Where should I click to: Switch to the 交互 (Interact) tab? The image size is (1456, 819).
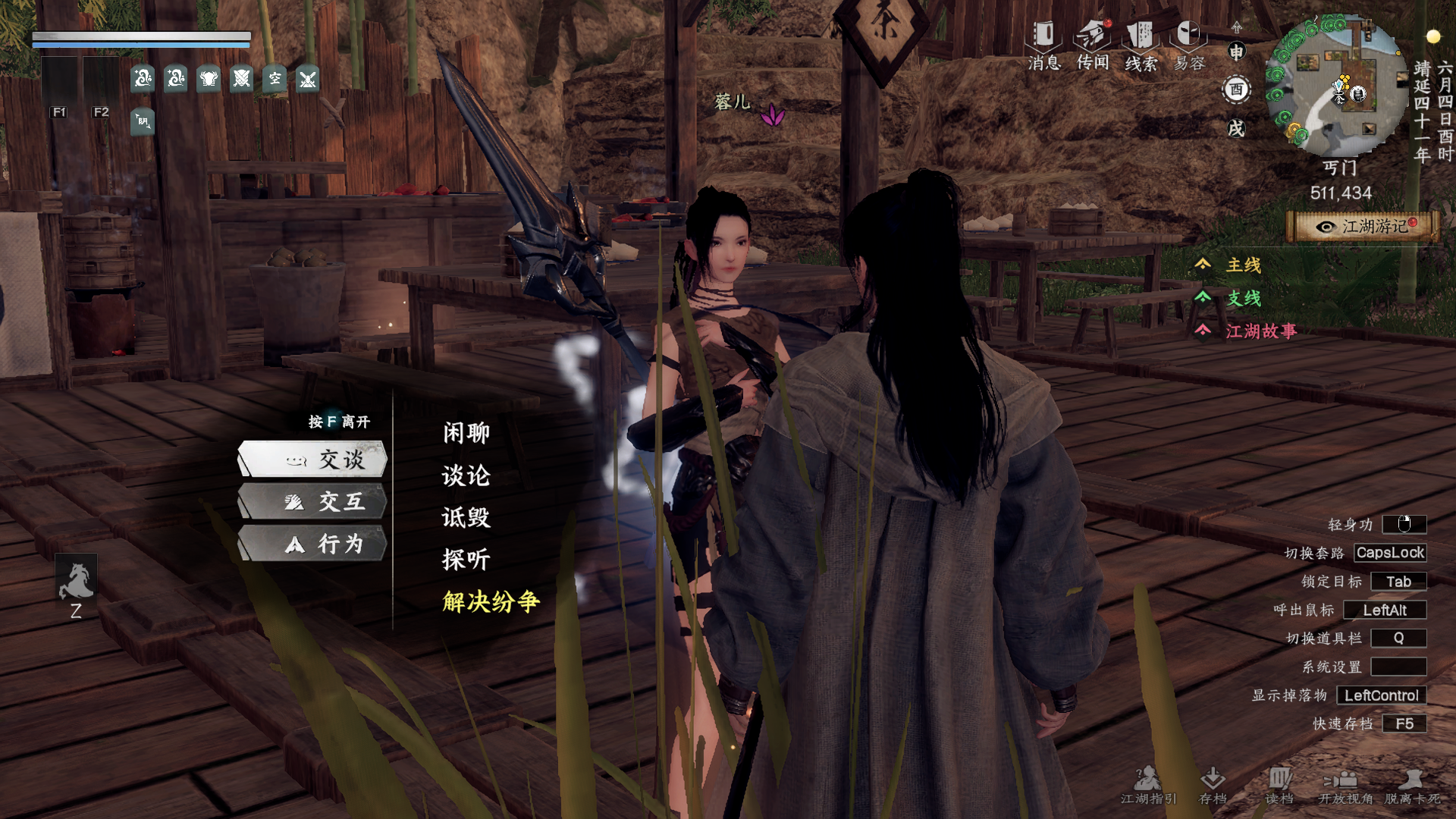[314, 502]
